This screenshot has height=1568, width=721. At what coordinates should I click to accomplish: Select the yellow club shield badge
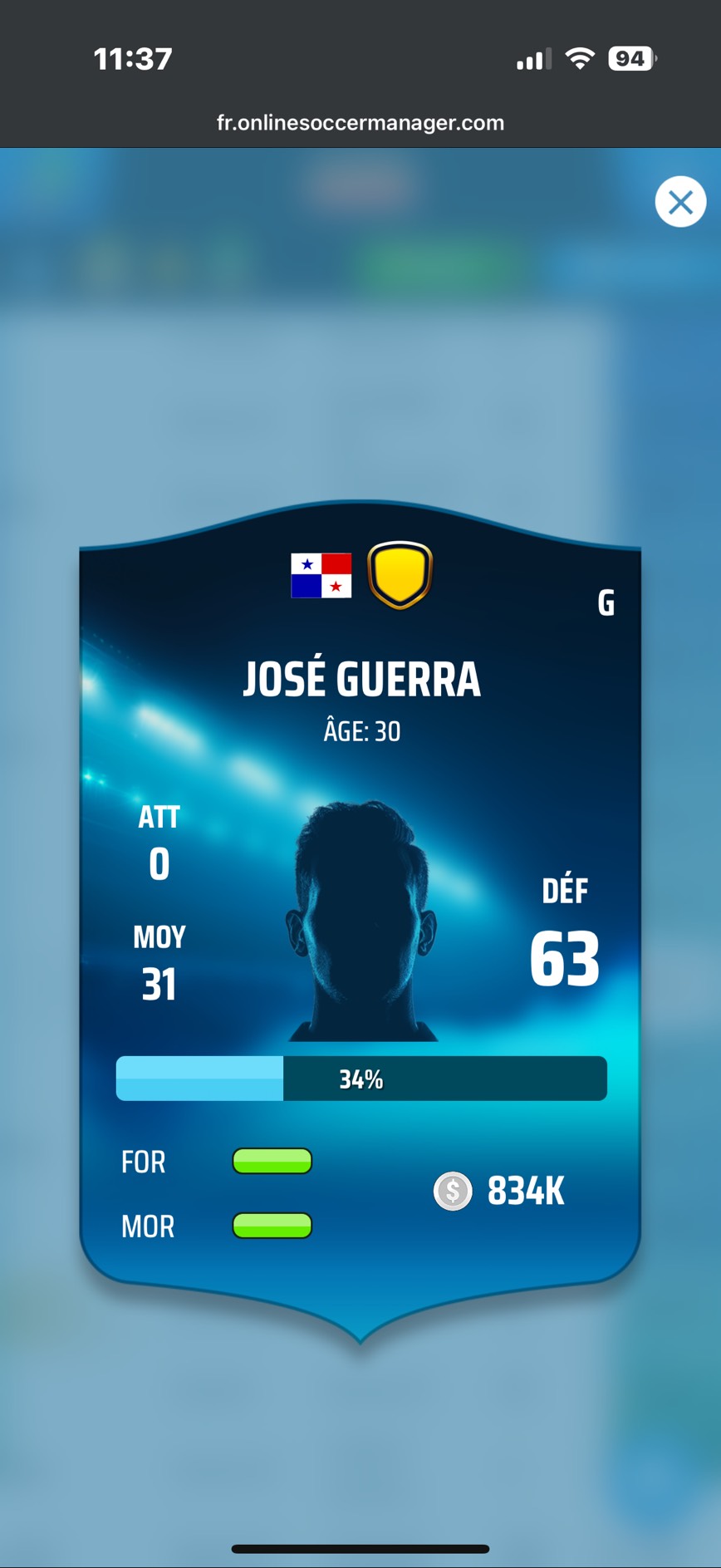(400, 575)
